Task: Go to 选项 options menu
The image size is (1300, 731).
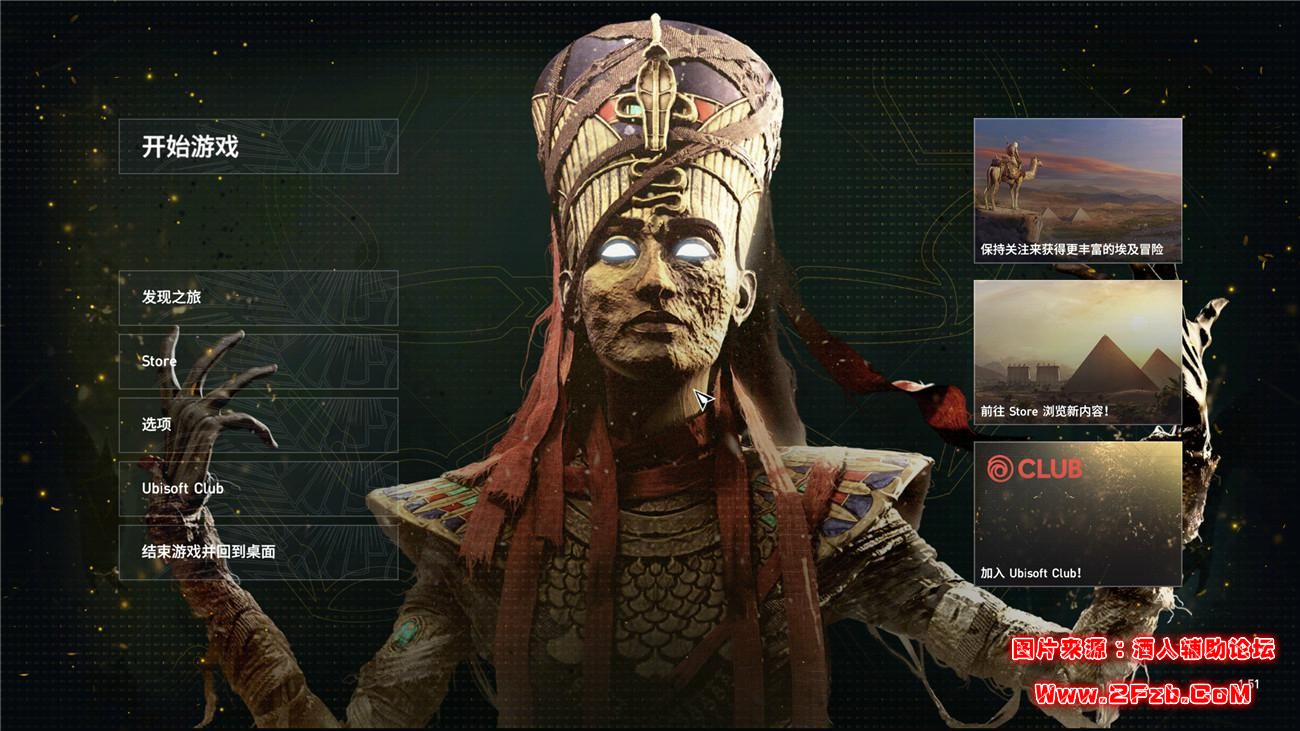Action: point(258,424)
